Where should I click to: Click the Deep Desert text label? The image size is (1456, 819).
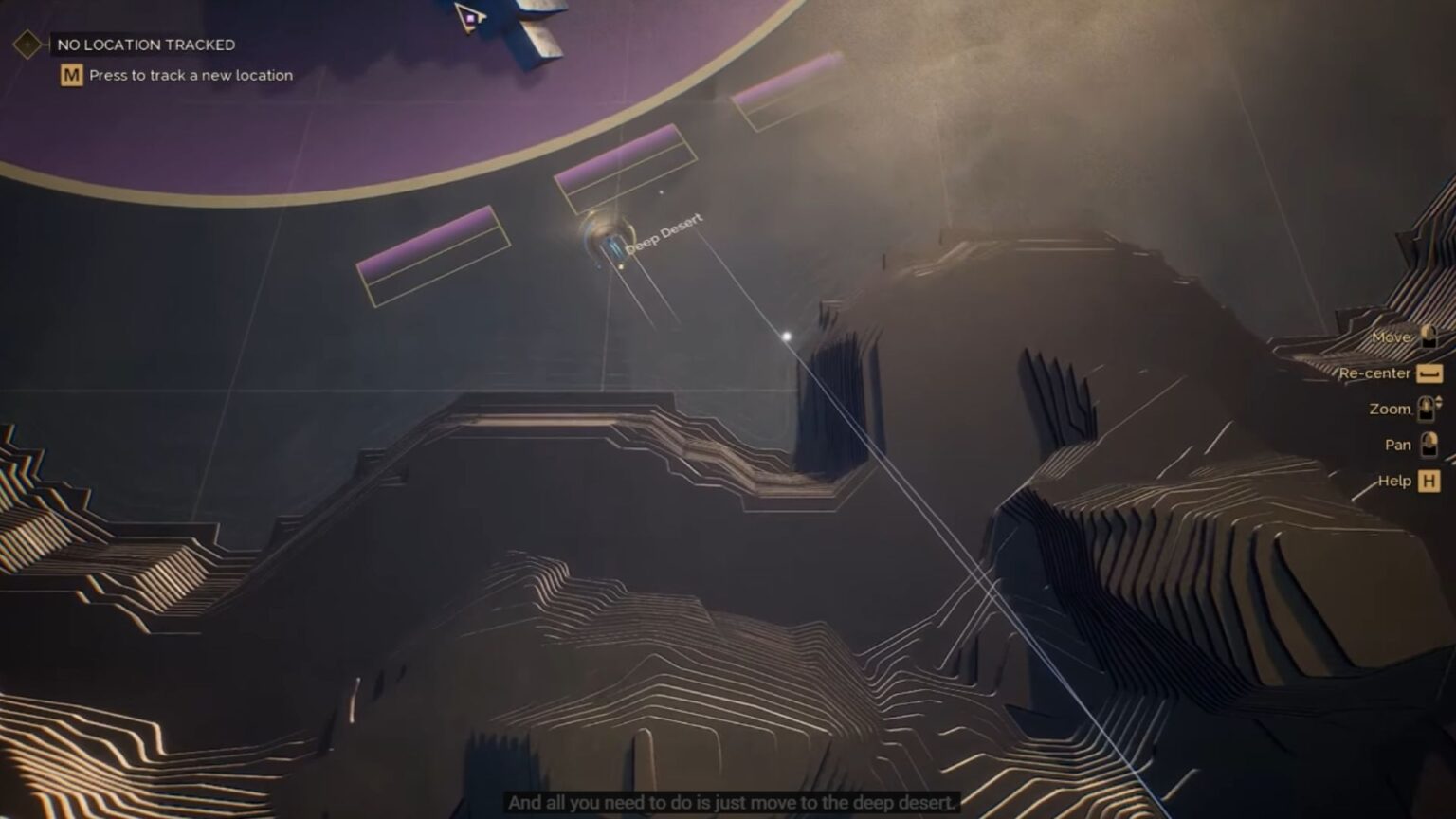666,230
